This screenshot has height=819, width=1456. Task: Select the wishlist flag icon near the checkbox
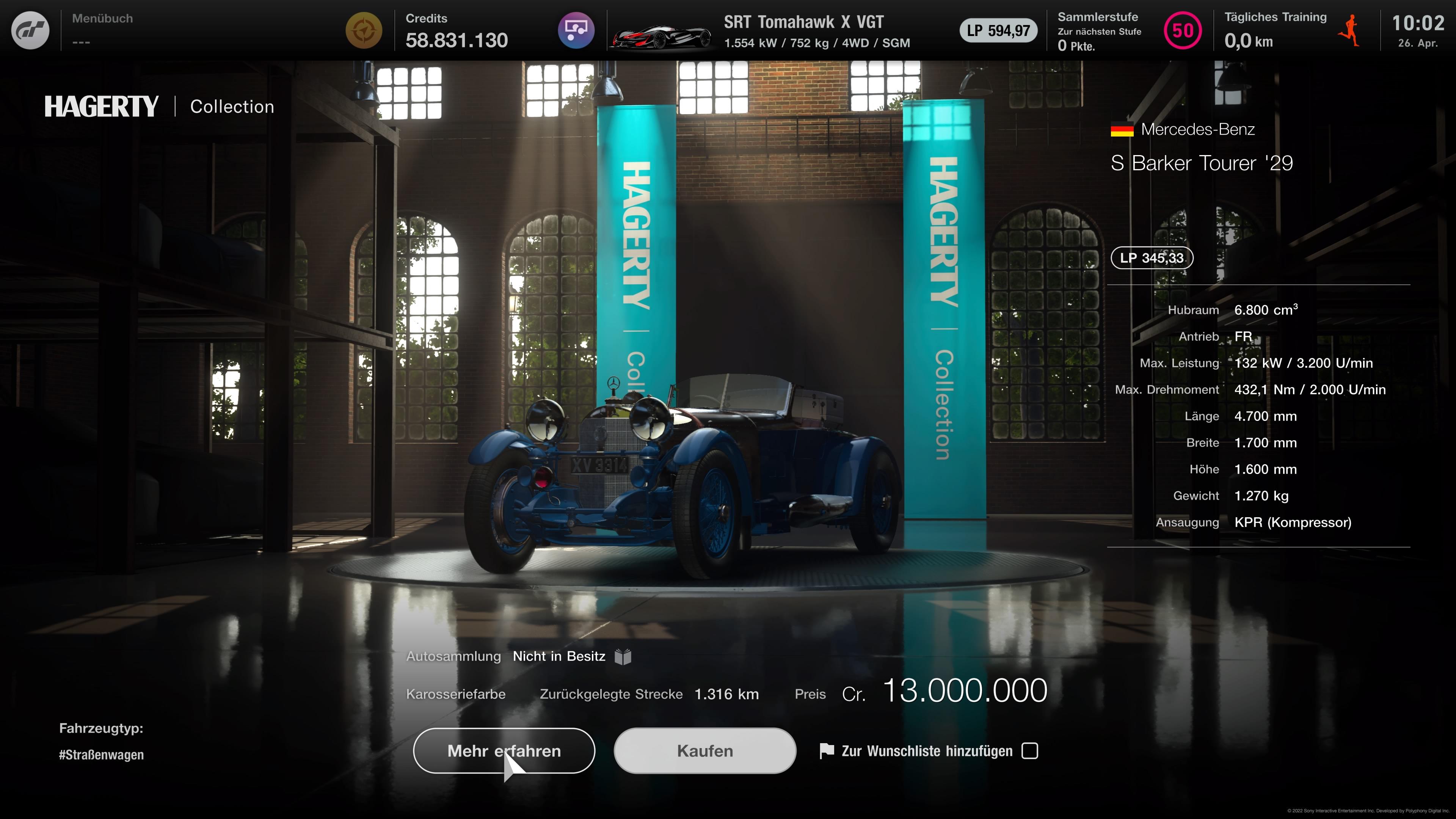[826, 751]
